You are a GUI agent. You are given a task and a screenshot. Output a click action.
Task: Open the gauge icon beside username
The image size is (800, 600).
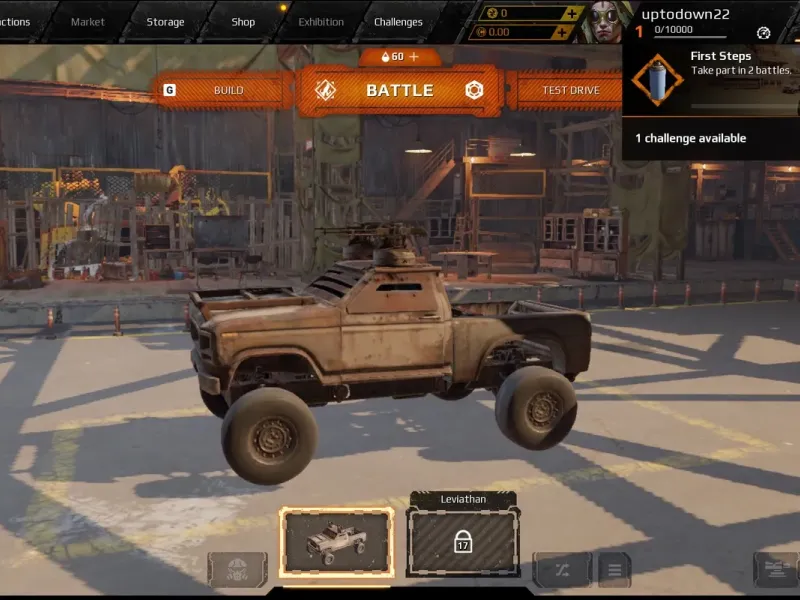pyautogui.click(x=764, y=33)
